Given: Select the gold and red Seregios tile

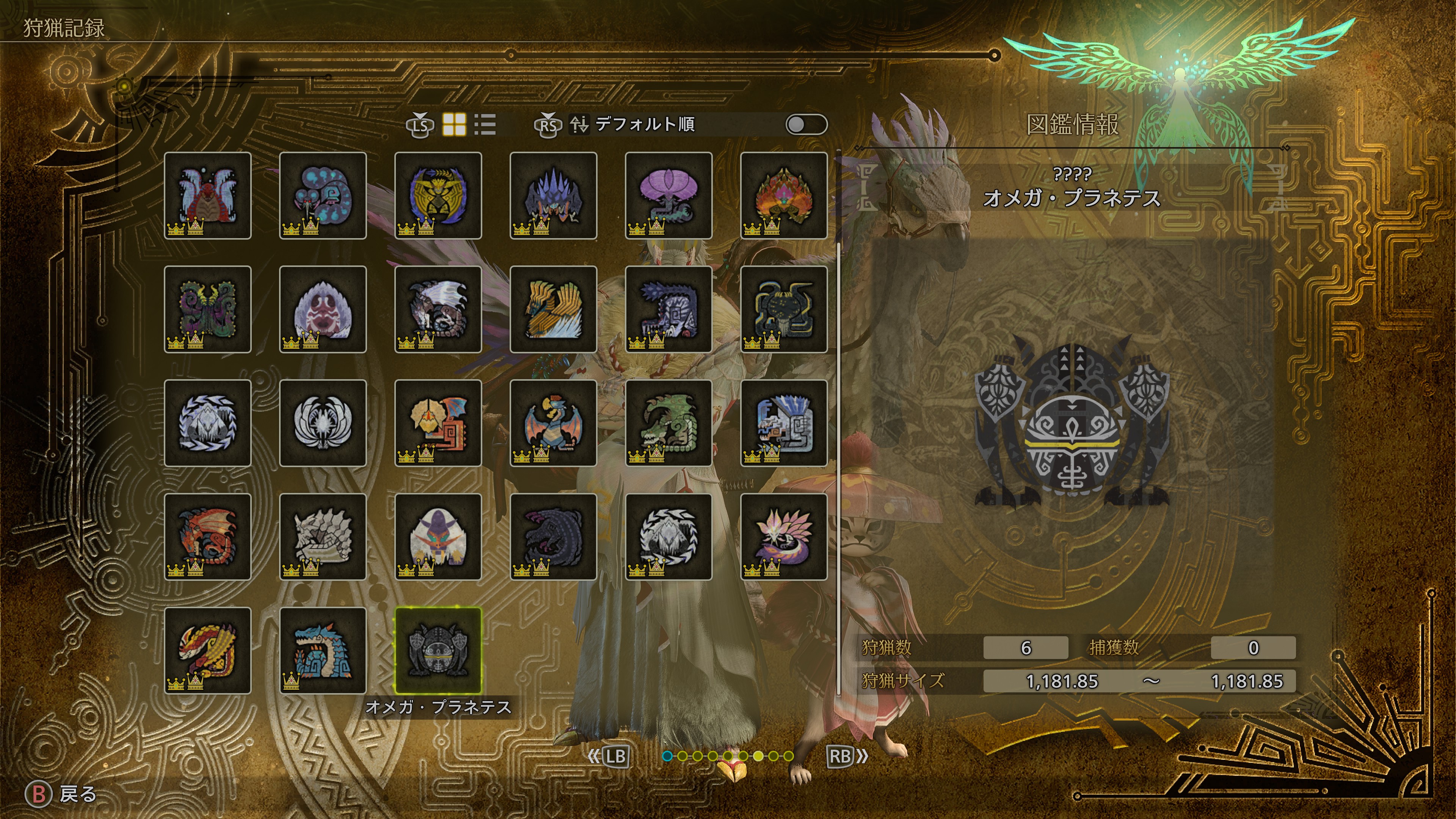Looking at the screenshot, I should tap(207, 650).
